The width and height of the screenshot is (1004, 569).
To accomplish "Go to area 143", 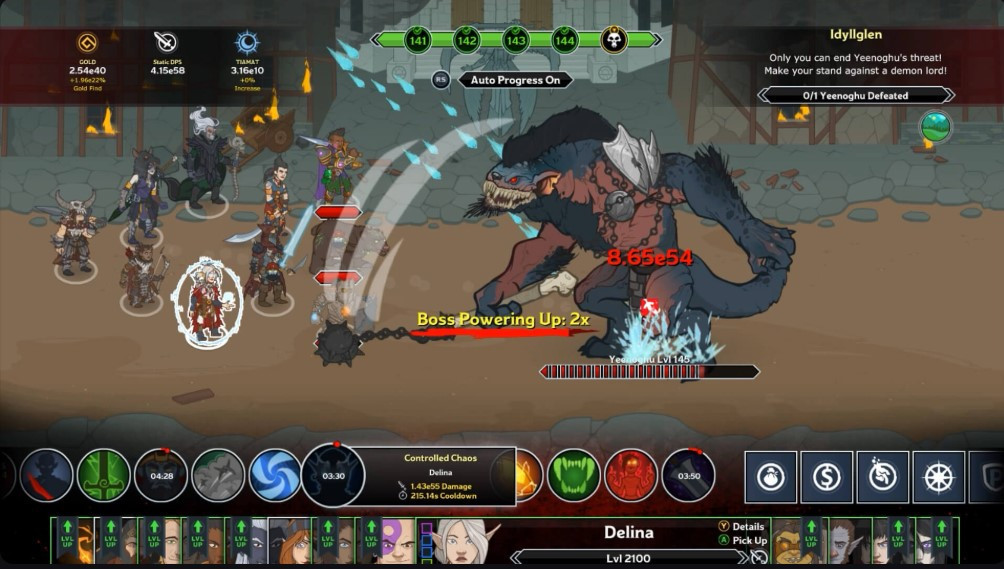I will click(515, 41).
